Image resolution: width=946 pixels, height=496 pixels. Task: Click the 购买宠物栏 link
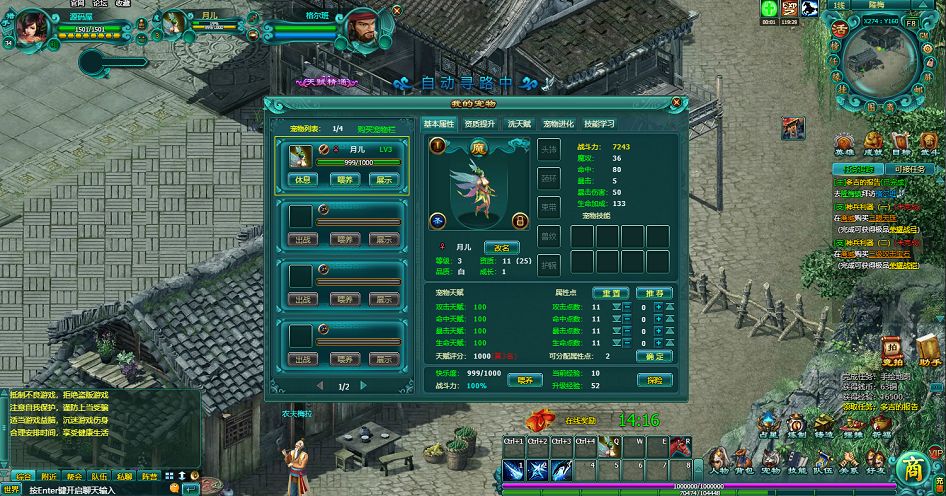point(377,129)
